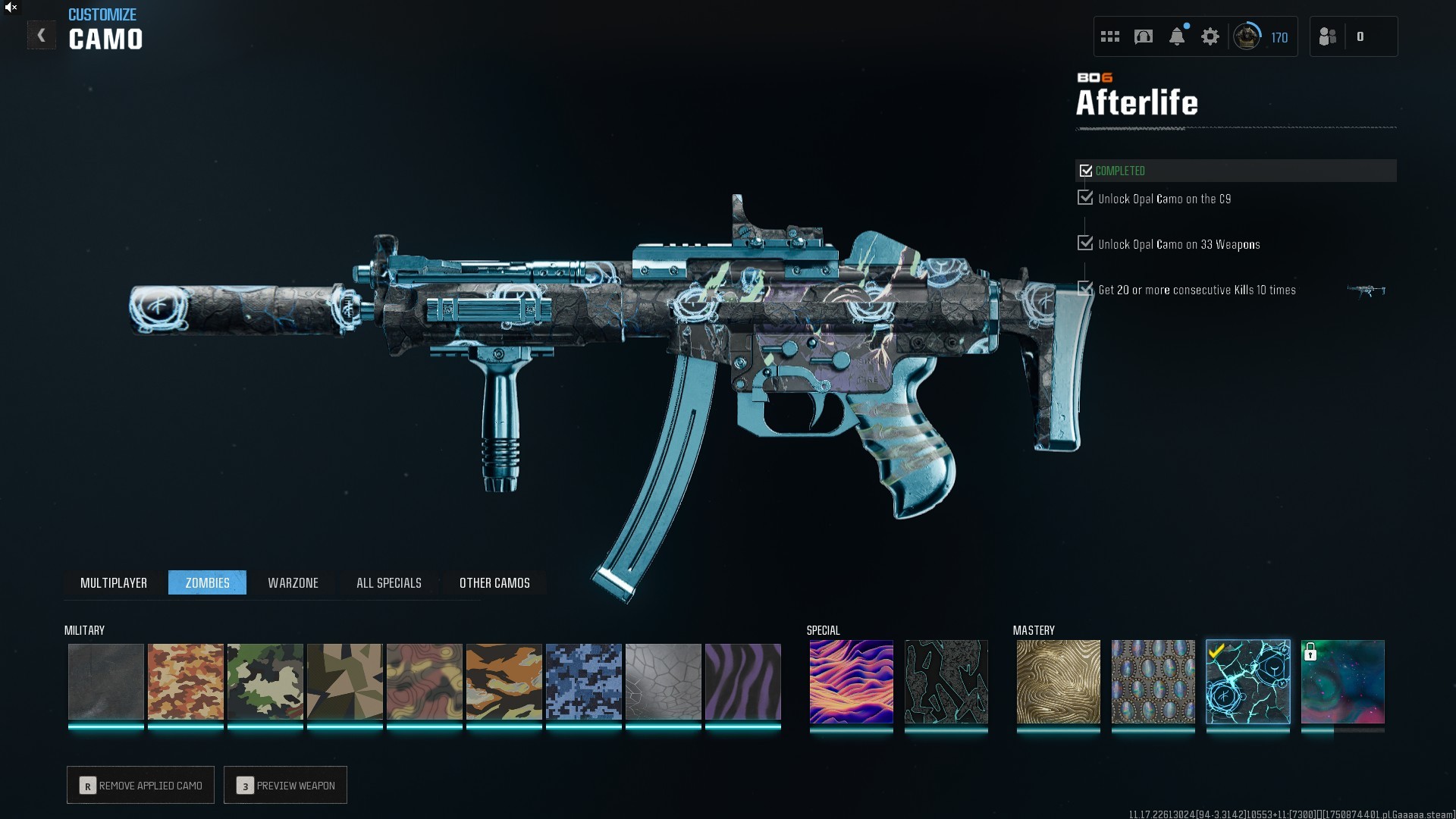
Task: Pick the purple tiger stripe camo
Action: (743, 681)
